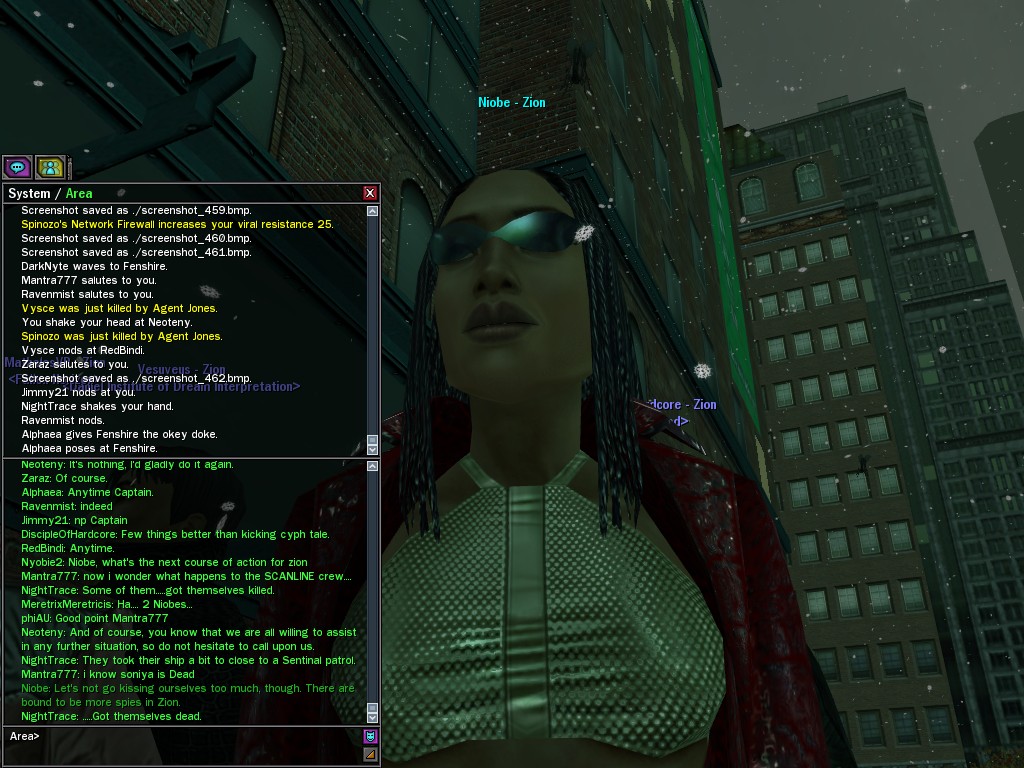Click the area chat's scroll-up arrow
The image size is (1024, 768).
click(x=373, y=466)
